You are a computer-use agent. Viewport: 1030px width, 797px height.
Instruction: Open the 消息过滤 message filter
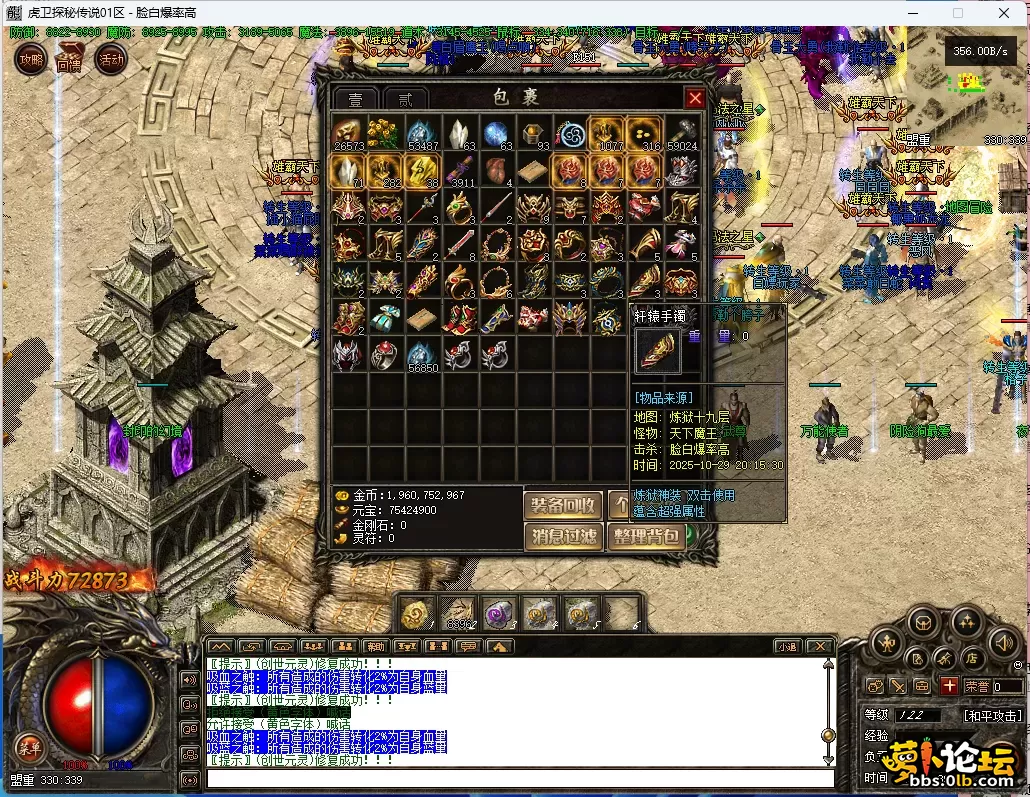pos(563,537)
